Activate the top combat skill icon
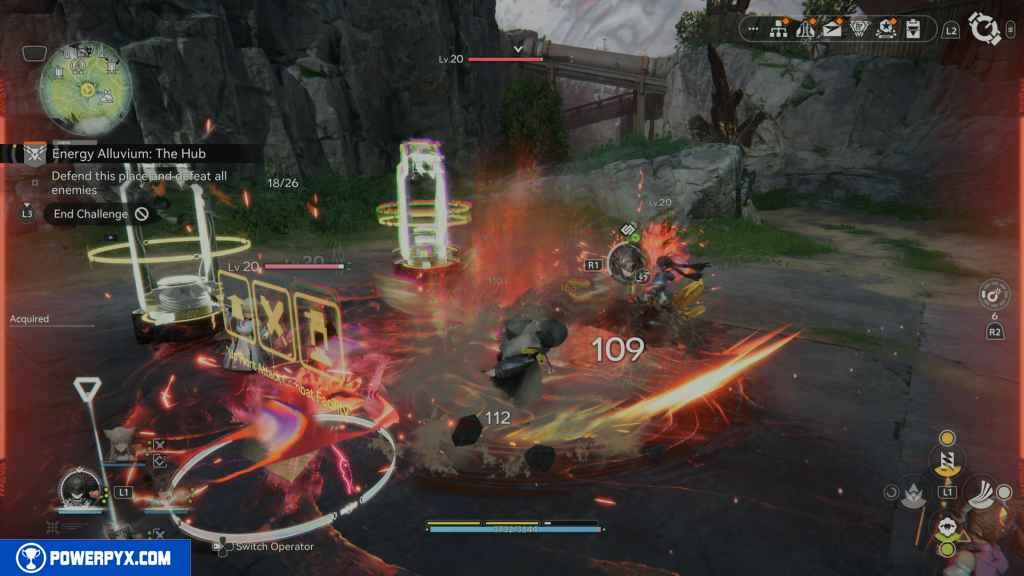Screen dimensions: 1024x576 [946, 458]
